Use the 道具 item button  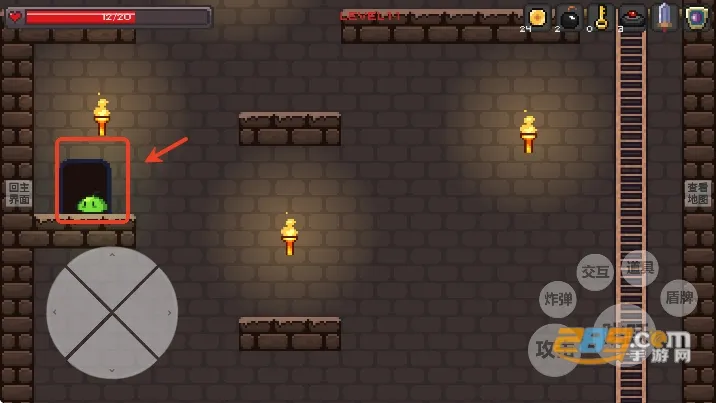[639, 269]
